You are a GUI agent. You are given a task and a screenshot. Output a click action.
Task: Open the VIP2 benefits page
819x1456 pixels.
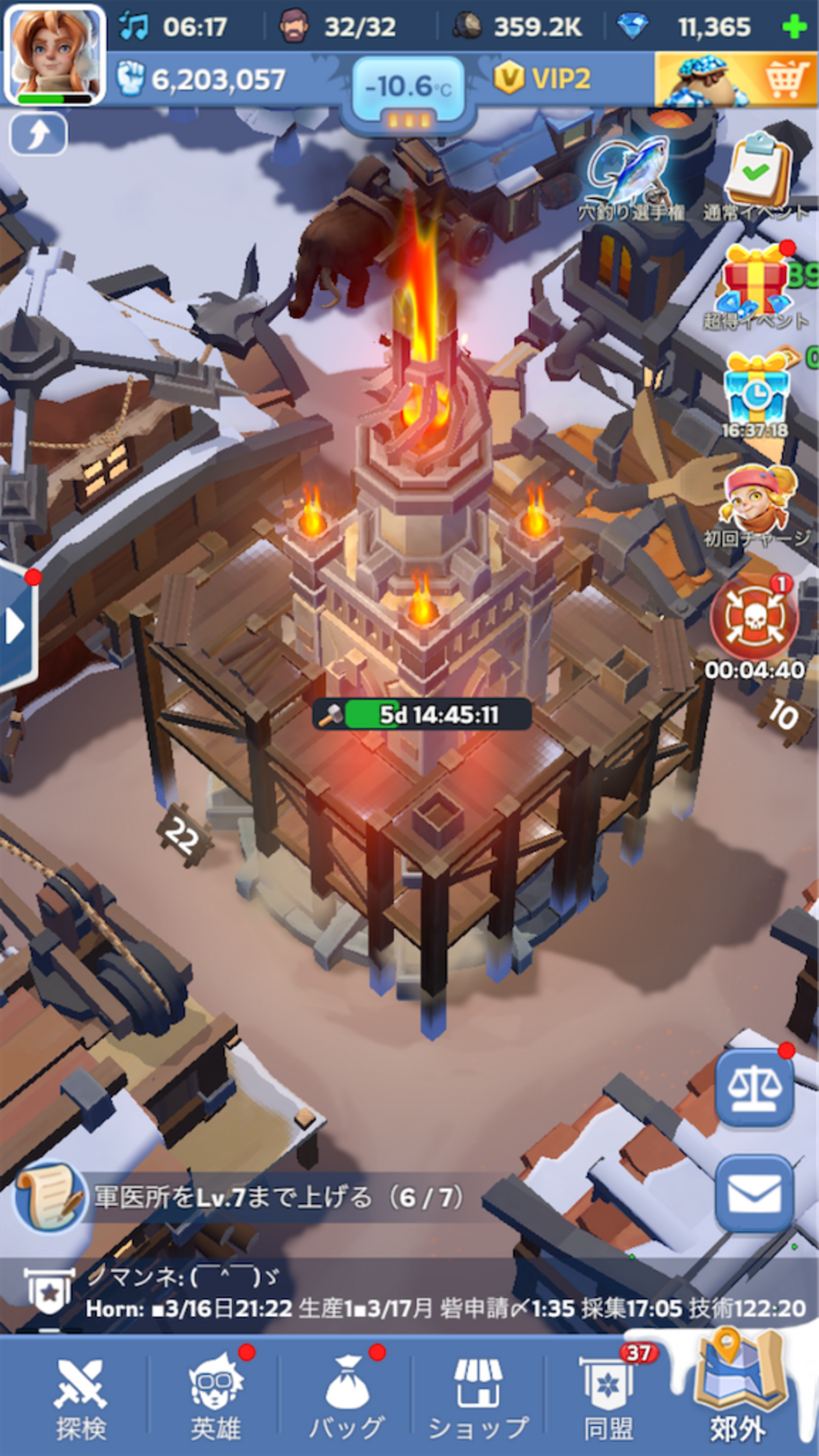pyautogui.click(x=543, y=79)
